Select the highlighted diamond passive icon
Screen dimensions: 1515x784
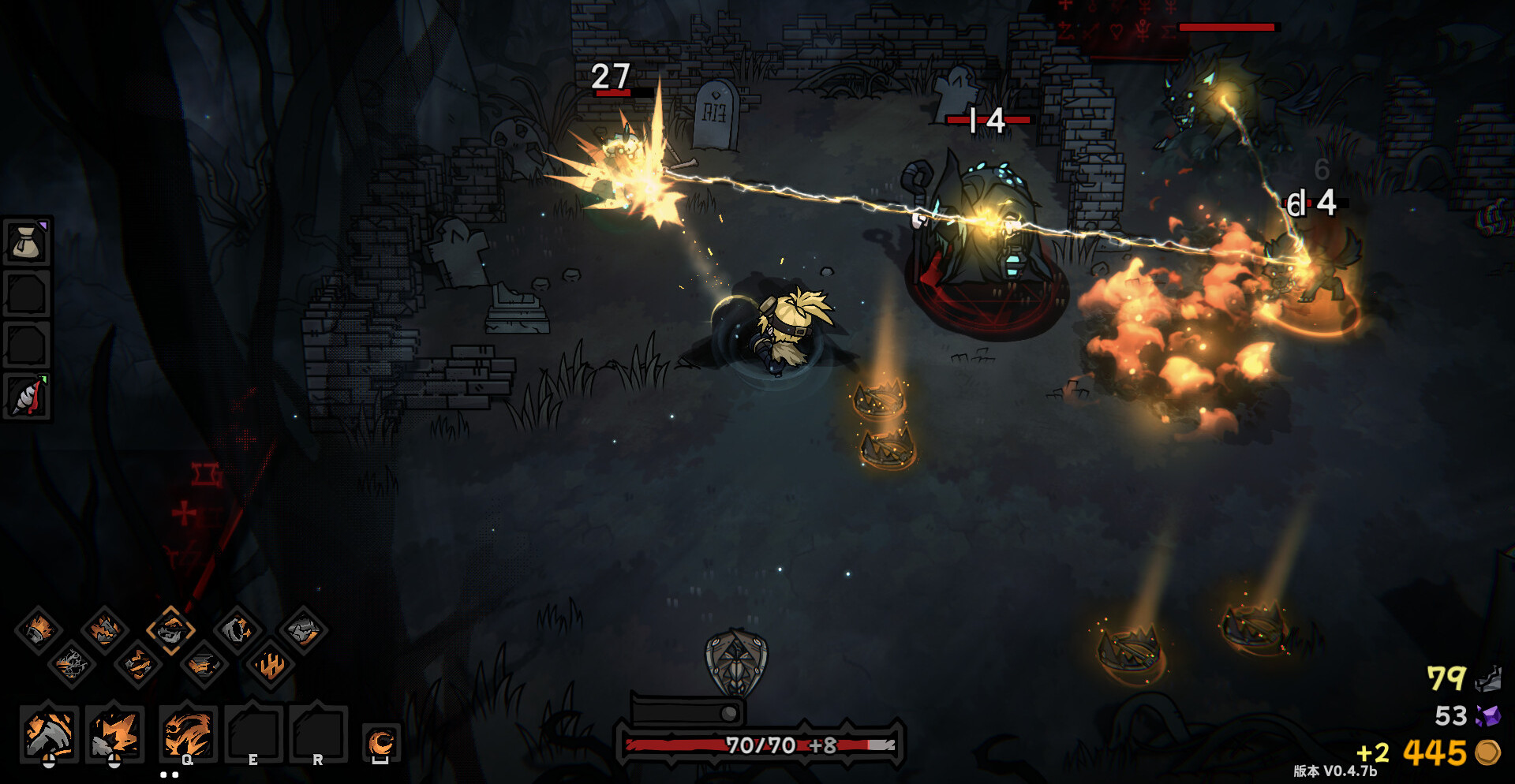(170, 629)
